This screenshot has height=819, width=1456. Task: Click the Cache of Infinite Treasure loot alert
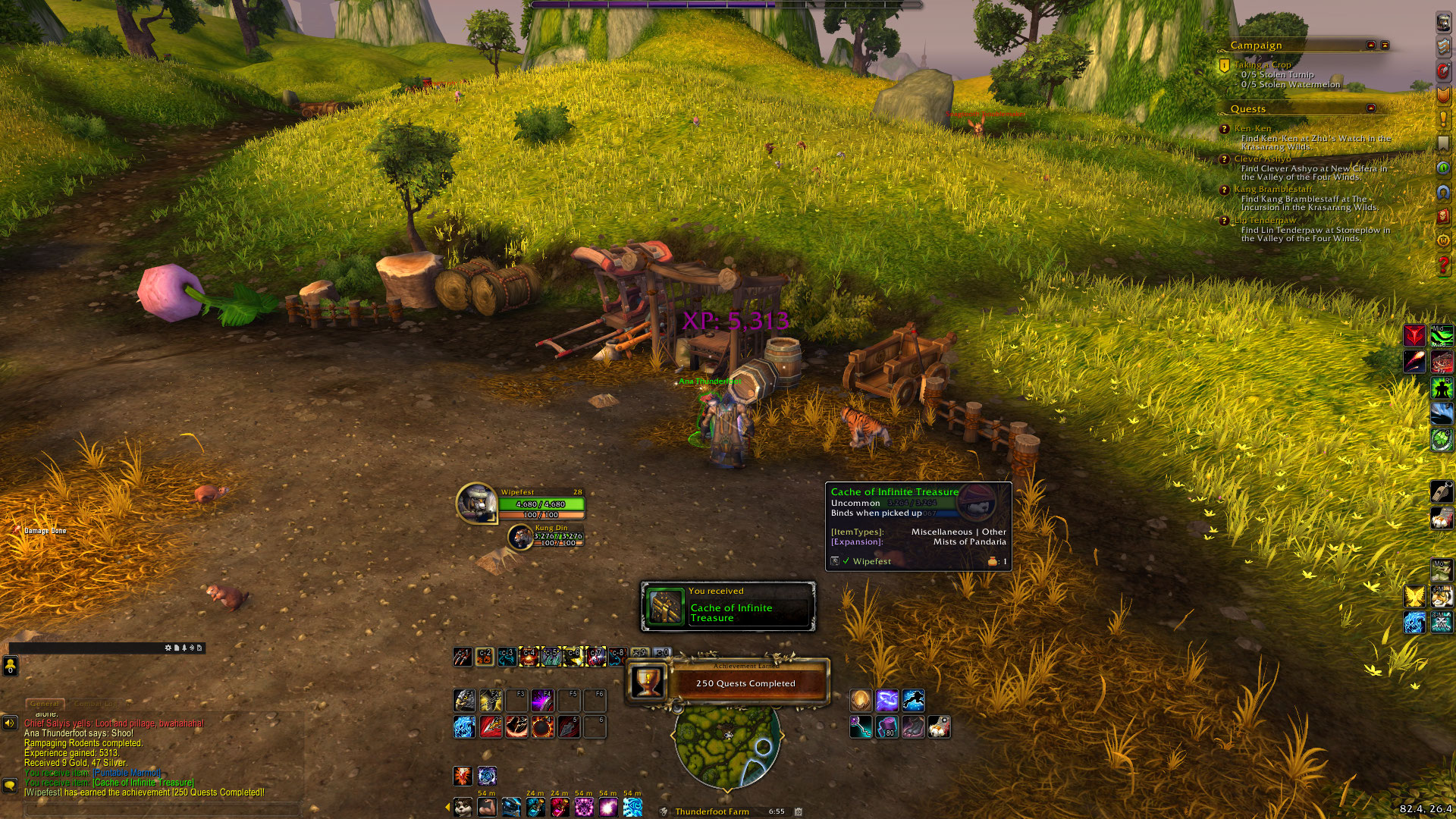728,607
